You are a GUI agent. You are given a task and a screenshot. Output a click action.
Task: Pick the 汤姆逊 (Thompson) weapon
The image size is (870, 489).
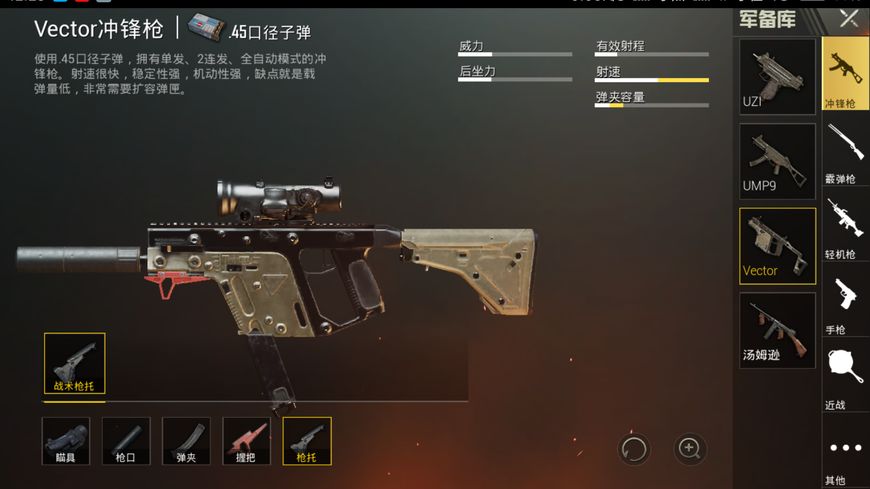click(777, 329)
